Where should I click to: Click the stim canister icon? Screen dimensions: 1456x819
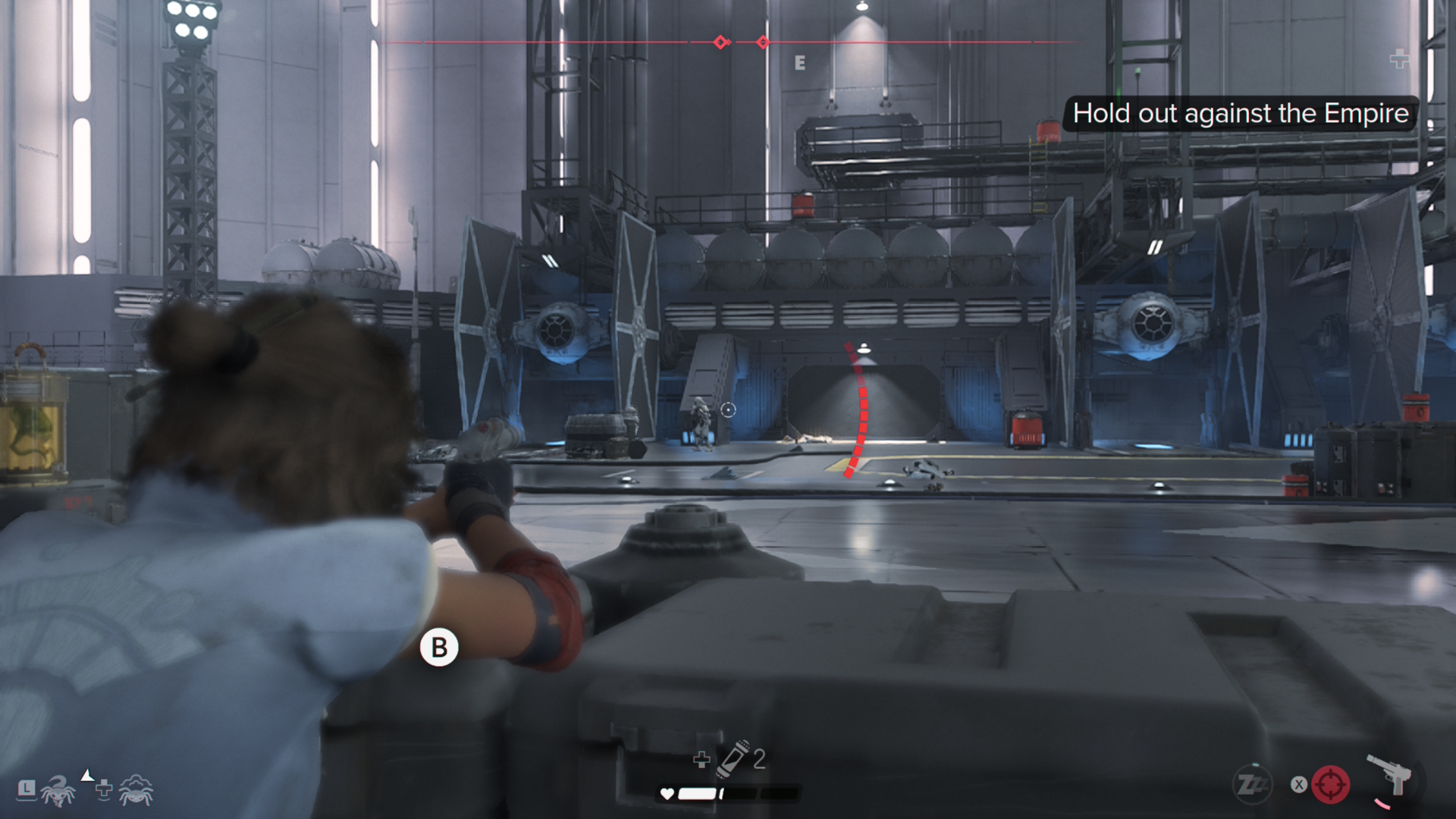pos(731,759)
